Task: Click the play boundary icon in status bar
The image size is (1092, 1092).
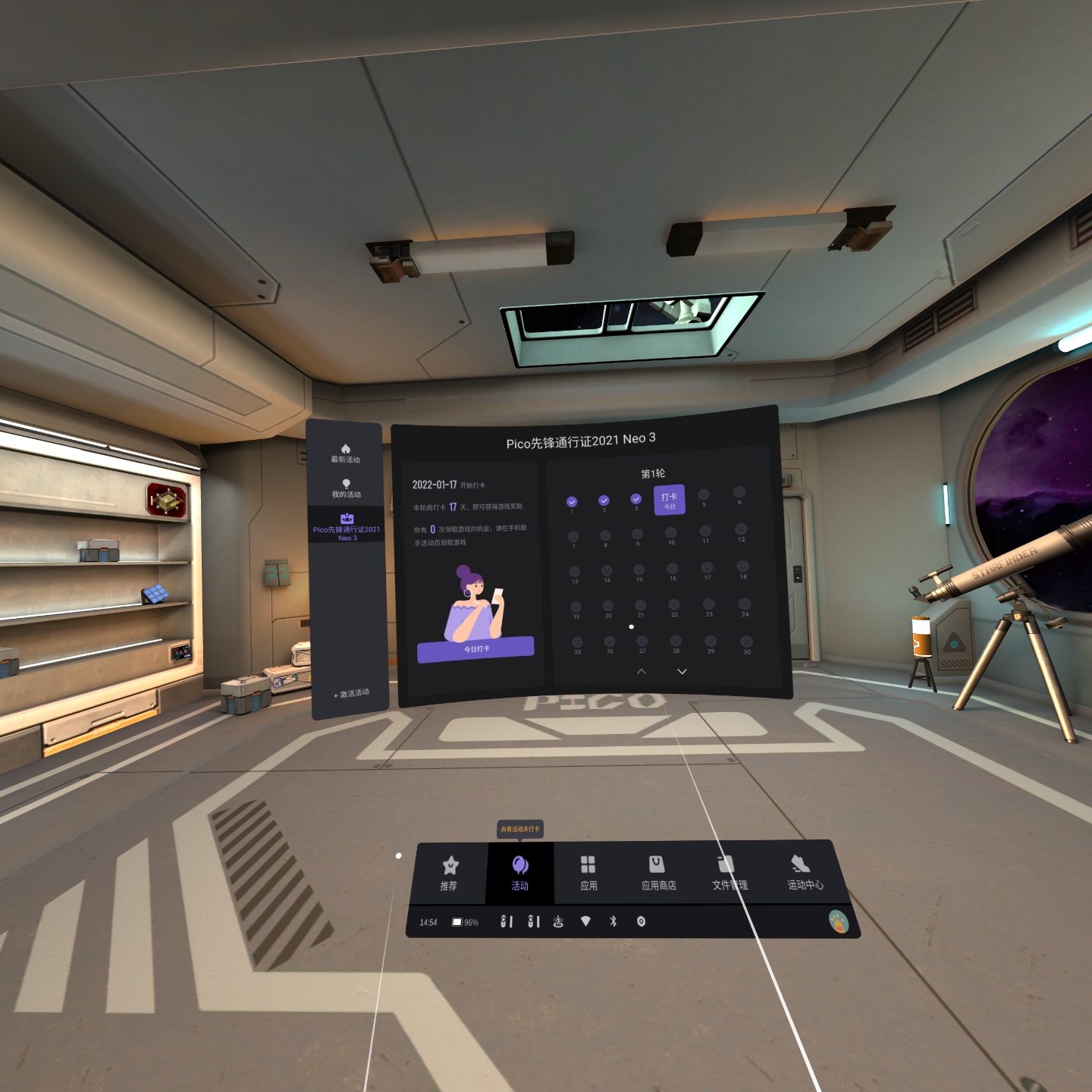Action: [x=558, y=921]
